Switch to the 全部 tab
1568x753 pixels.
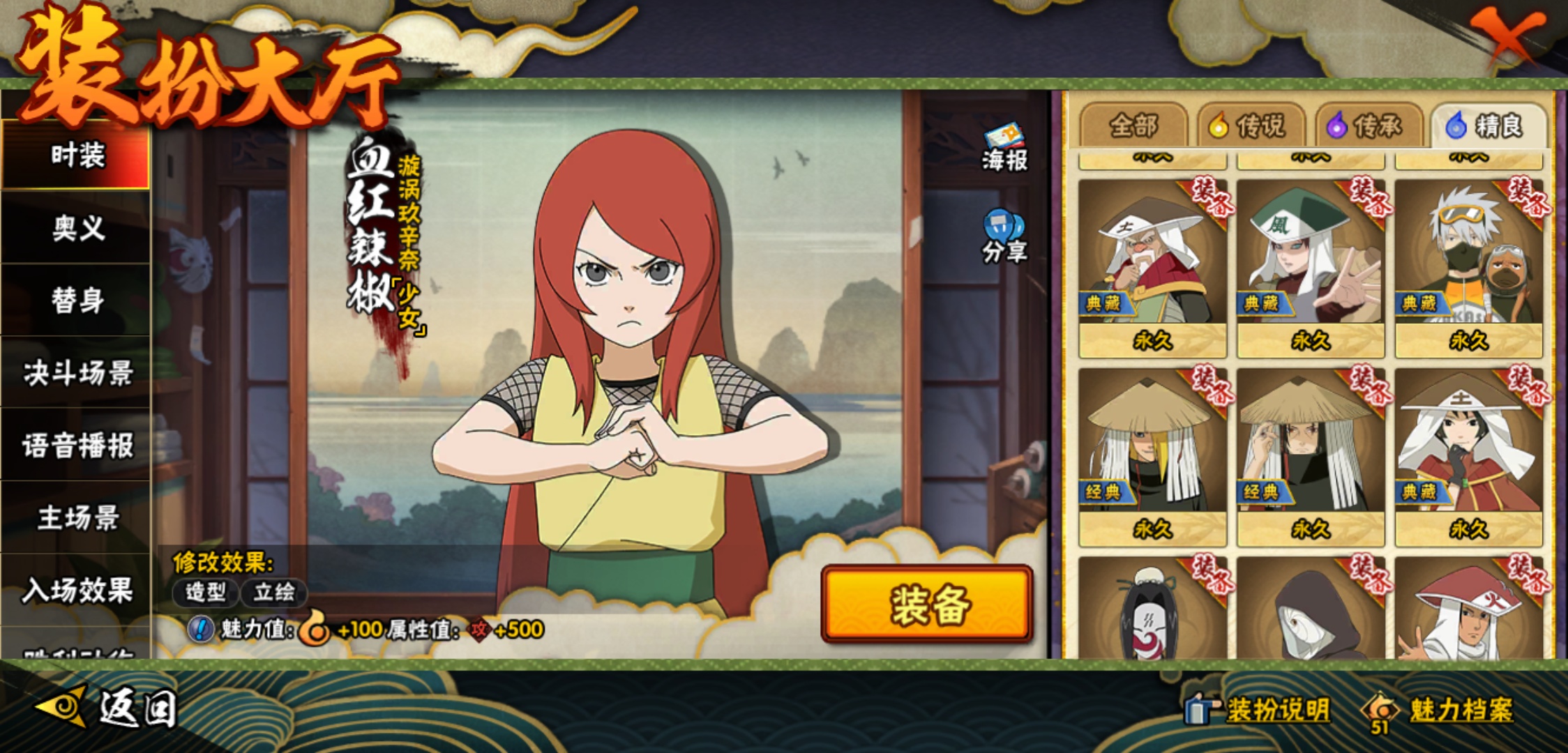1133,126
